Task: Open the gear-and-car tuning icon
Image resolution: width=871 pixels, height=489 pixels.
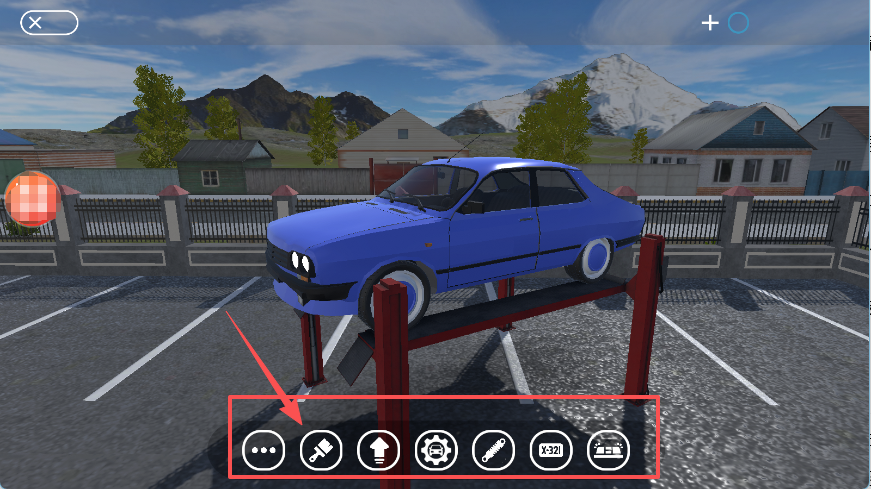Action: coord(436,451)
